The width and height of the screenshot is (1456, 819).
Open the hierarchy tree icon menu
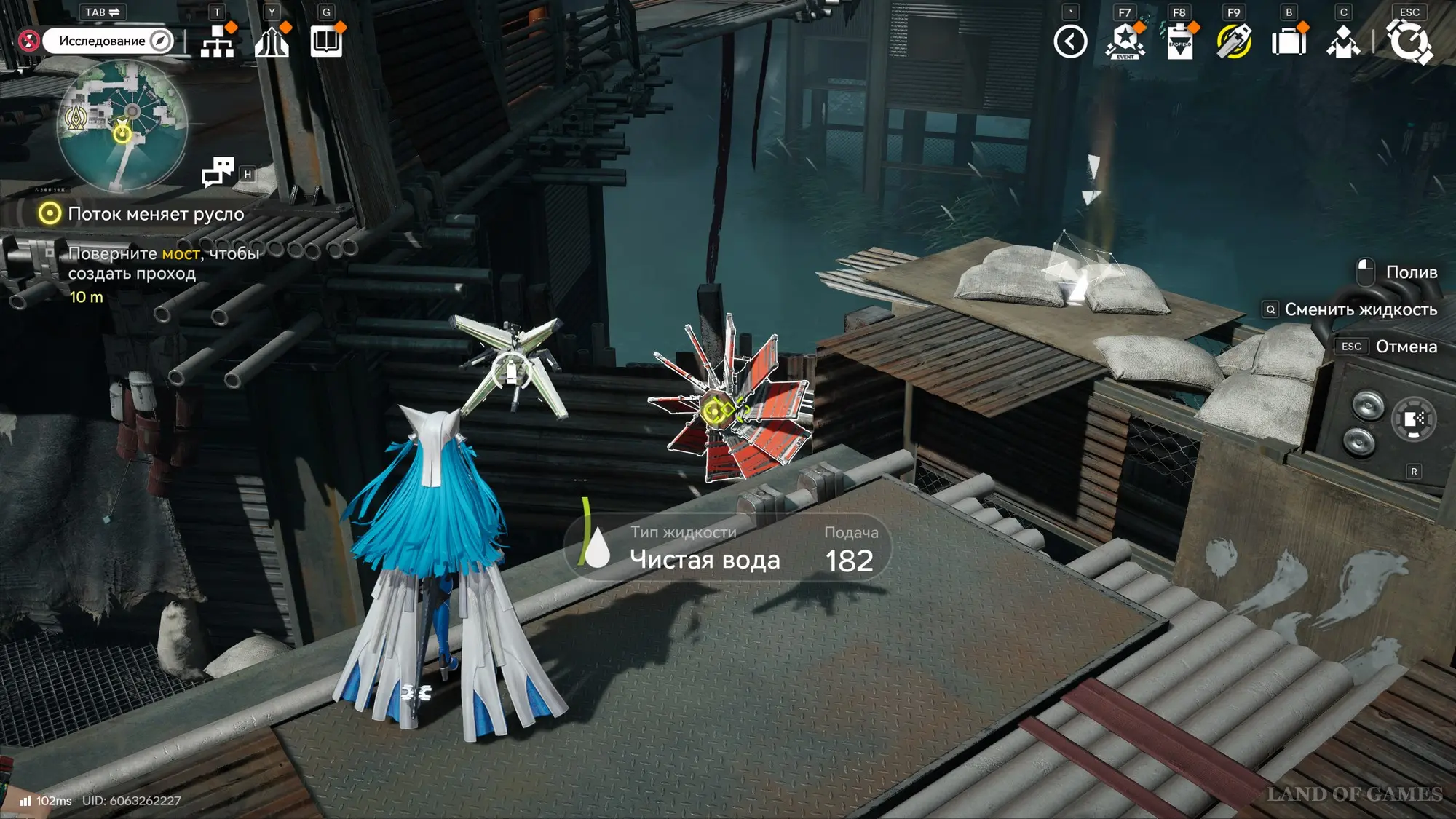click(217, 41)
